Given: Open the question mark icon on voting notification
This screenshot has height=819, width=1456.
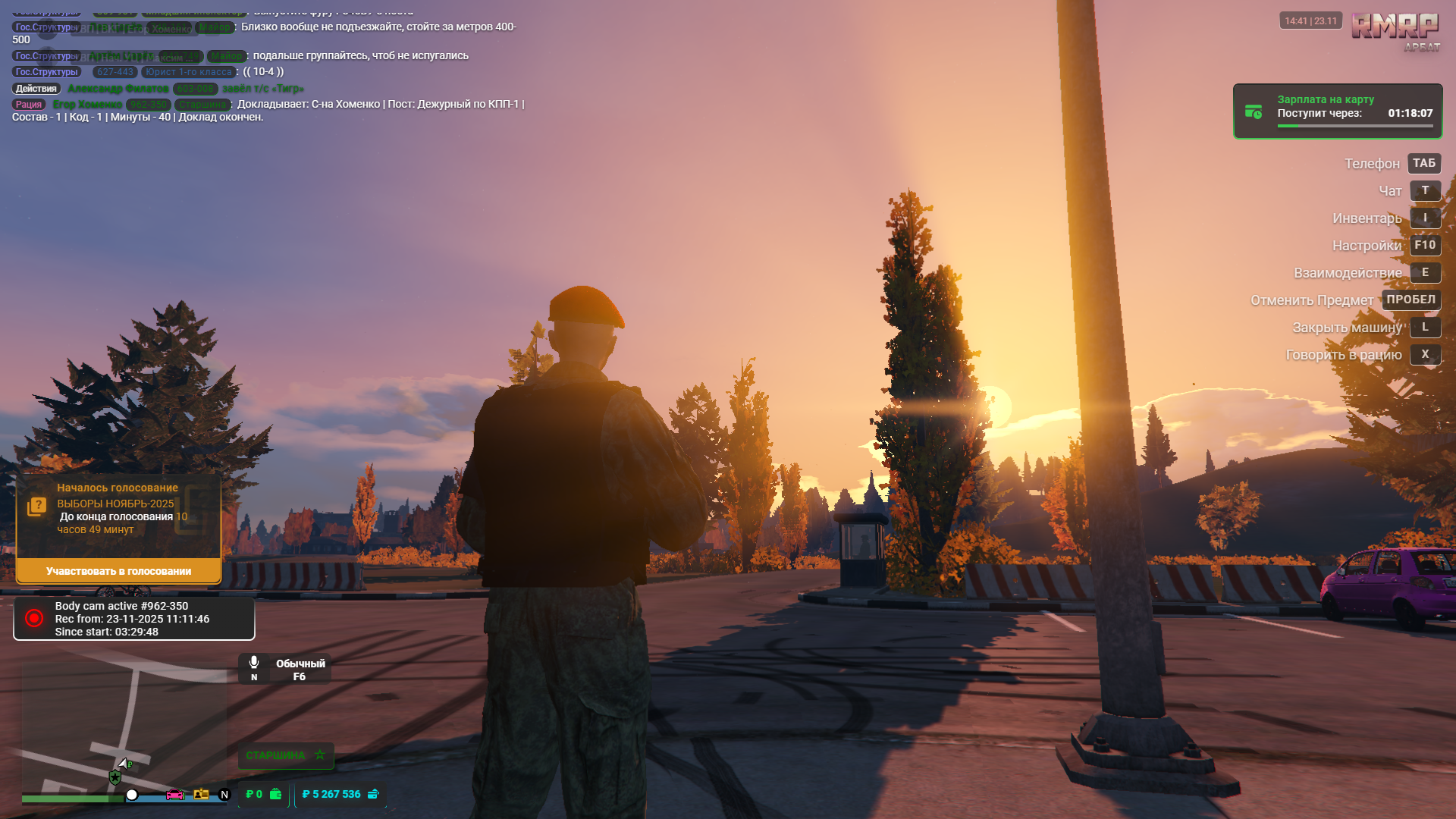Looking at the screenshot, I should [36, 504].
